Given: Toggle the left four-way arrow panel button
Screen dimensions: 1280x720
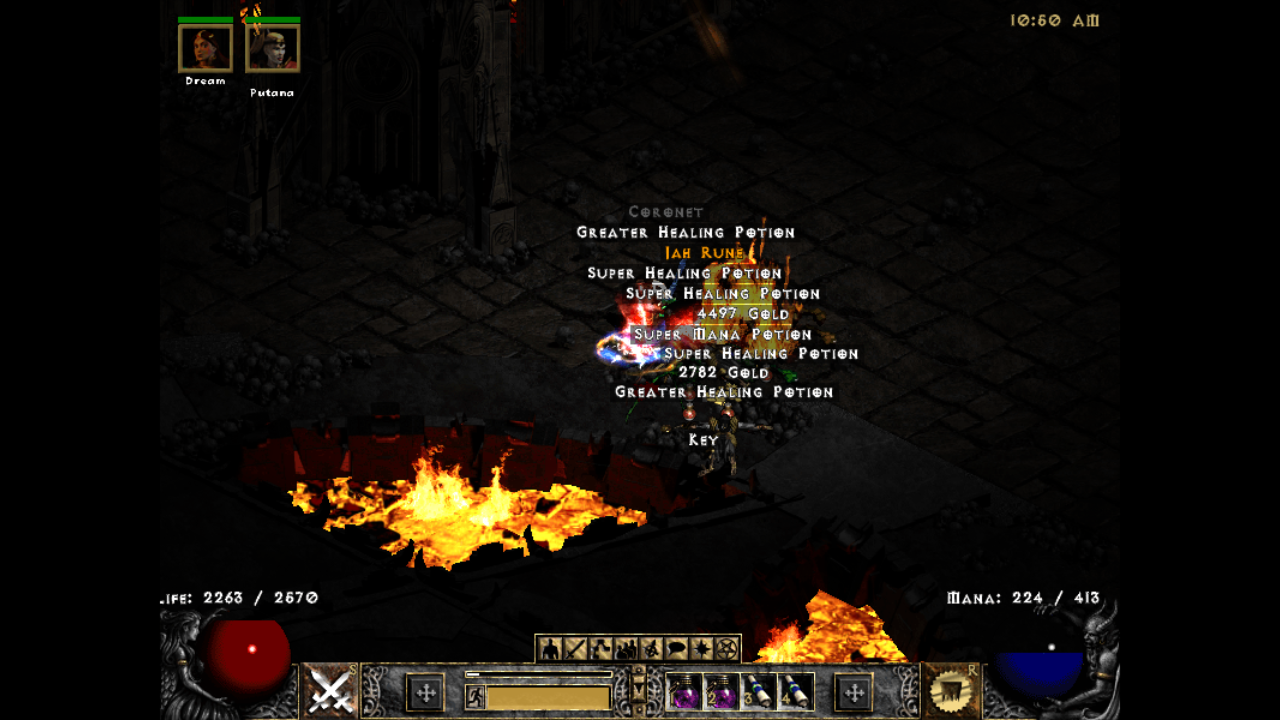Looking at the screenshot, I should click(x=425, y=692).
